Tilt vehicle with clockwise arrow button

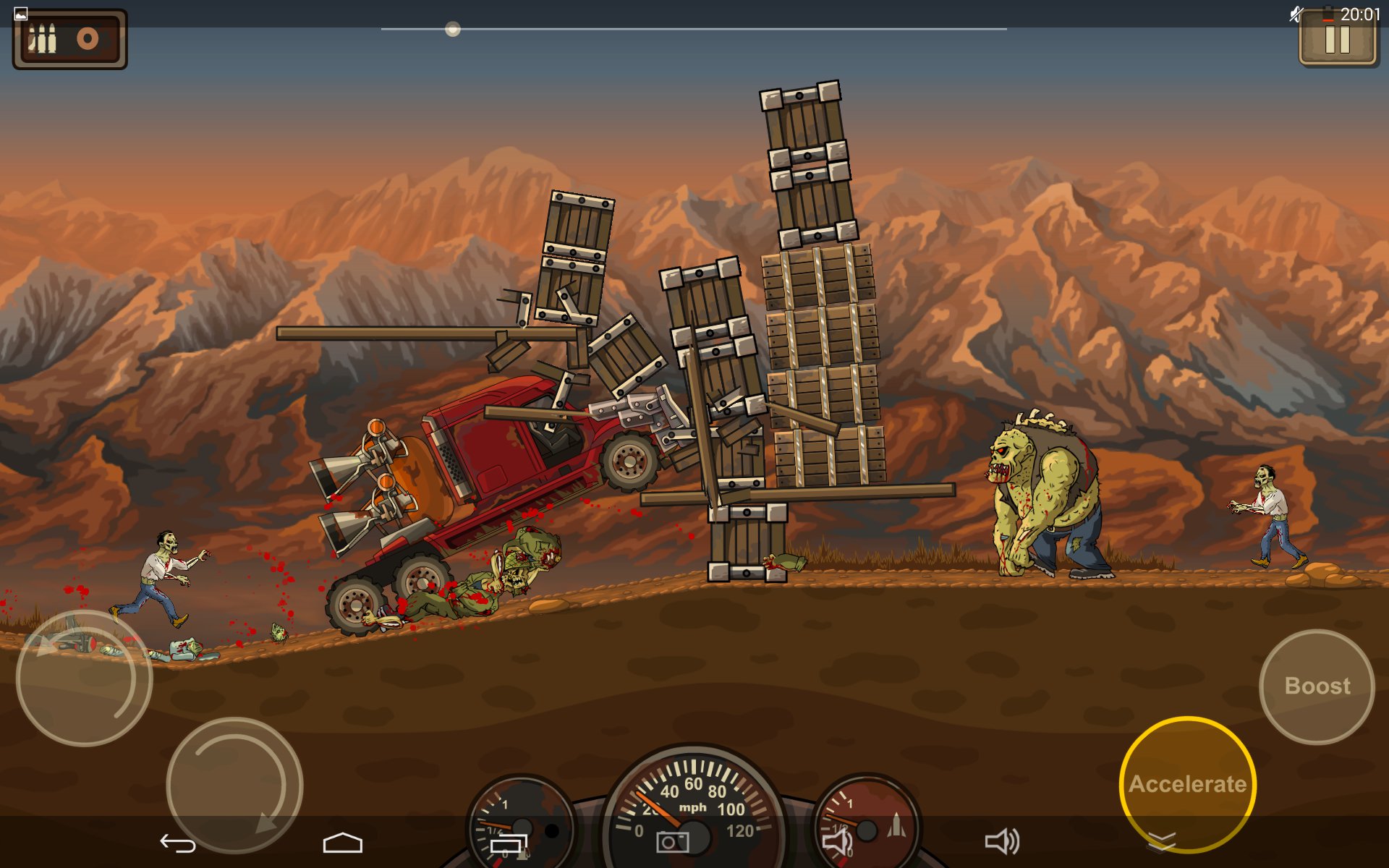[x=234, y=785]
